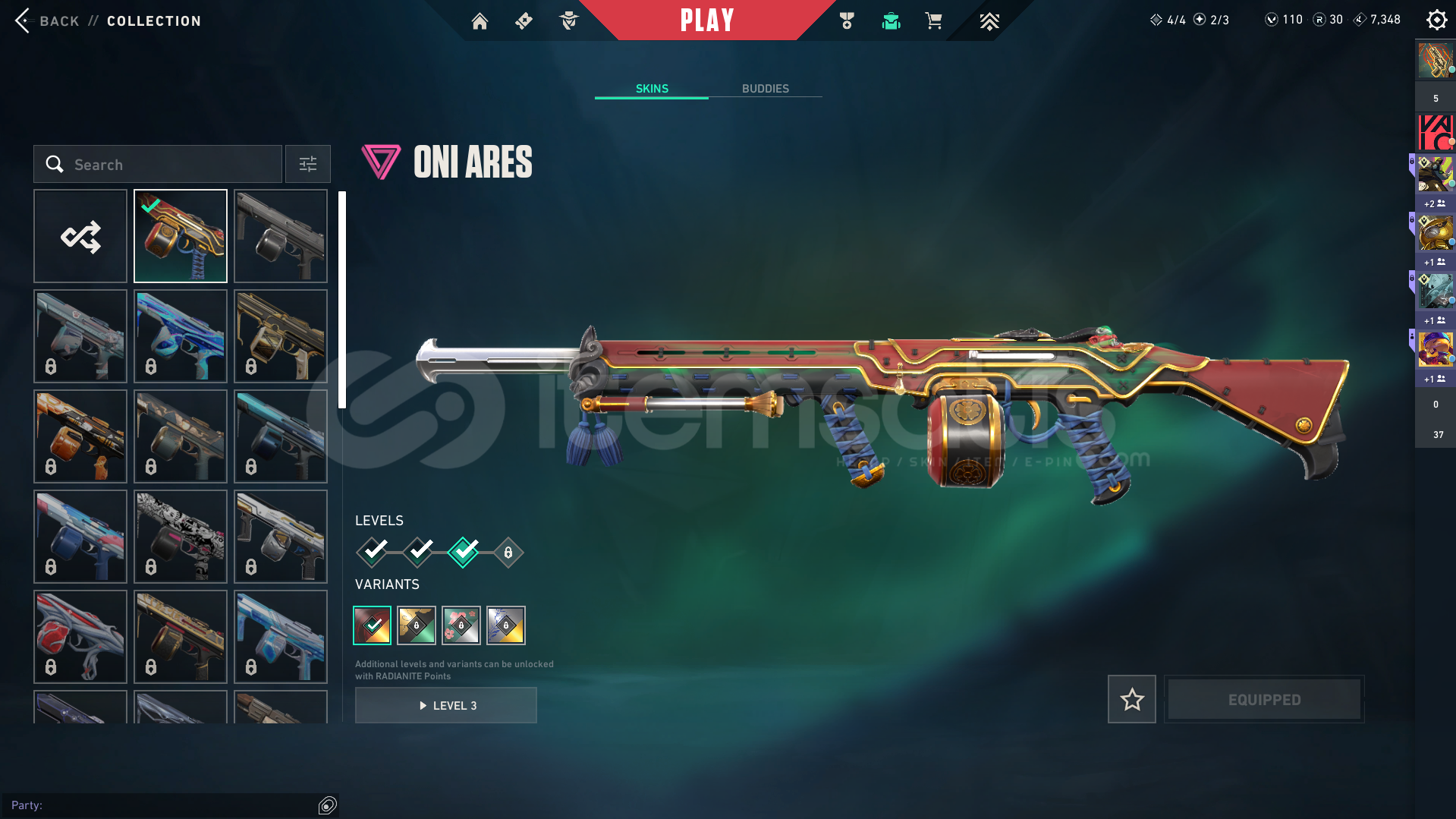Select the locked fourth level node

(508, 553)
